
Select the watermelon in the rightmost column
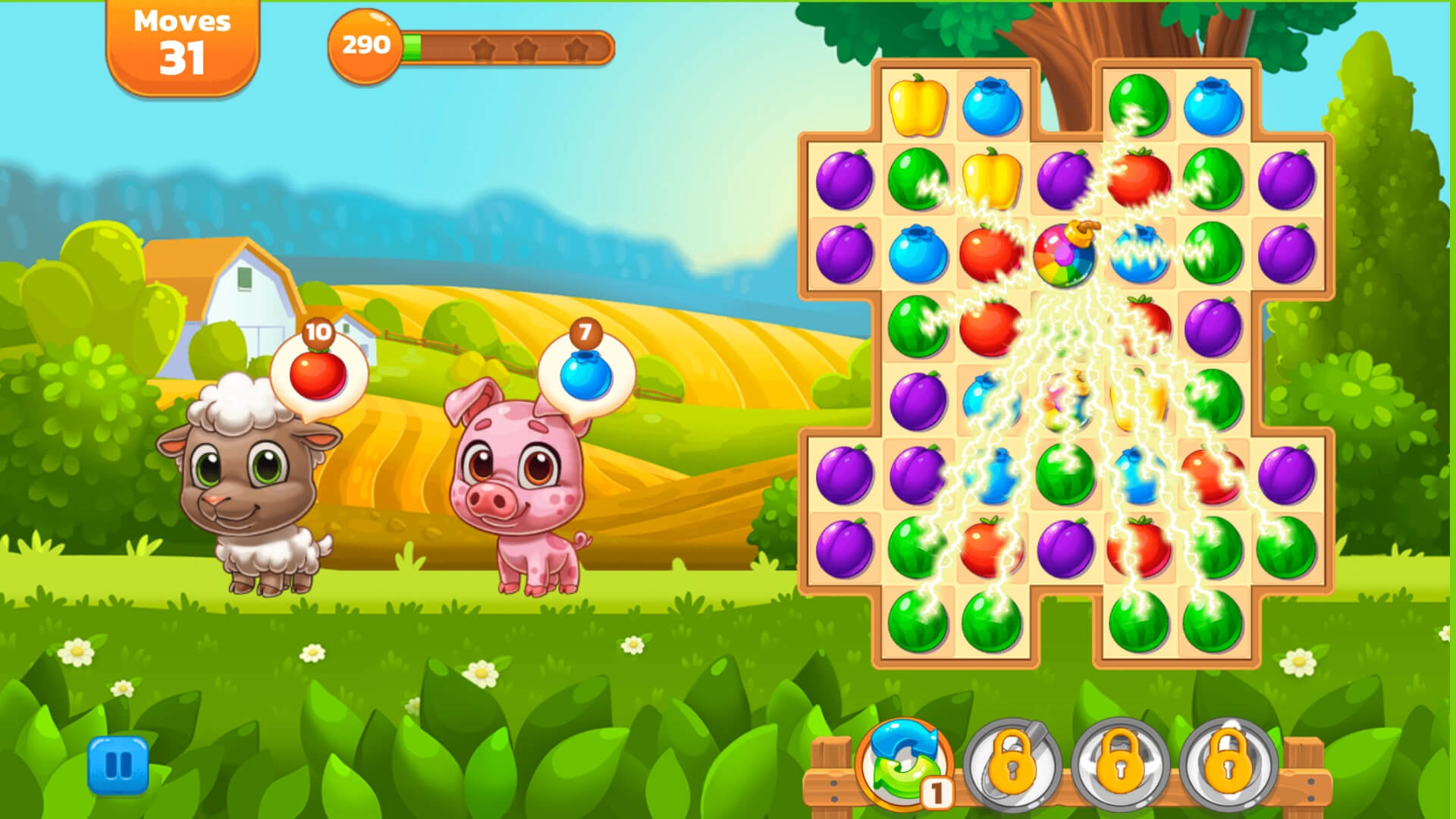(x=1286, y=548)
